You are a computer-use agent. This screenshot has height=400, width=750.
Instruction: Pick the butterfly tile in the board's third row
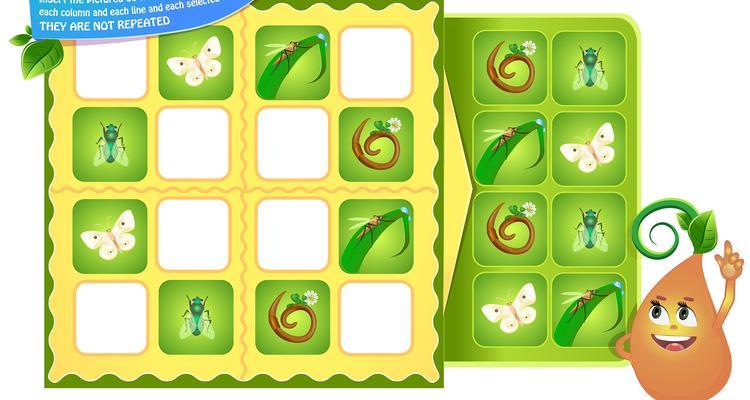[110, 236]
